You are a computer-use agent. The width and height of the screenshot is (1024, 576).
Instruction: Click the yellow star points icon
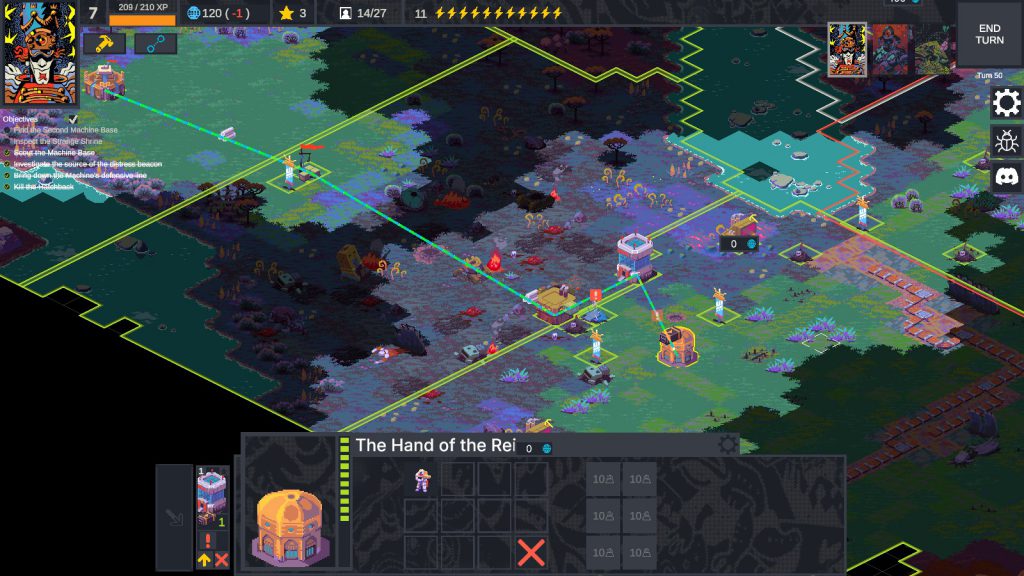click(x=285, y=13)
